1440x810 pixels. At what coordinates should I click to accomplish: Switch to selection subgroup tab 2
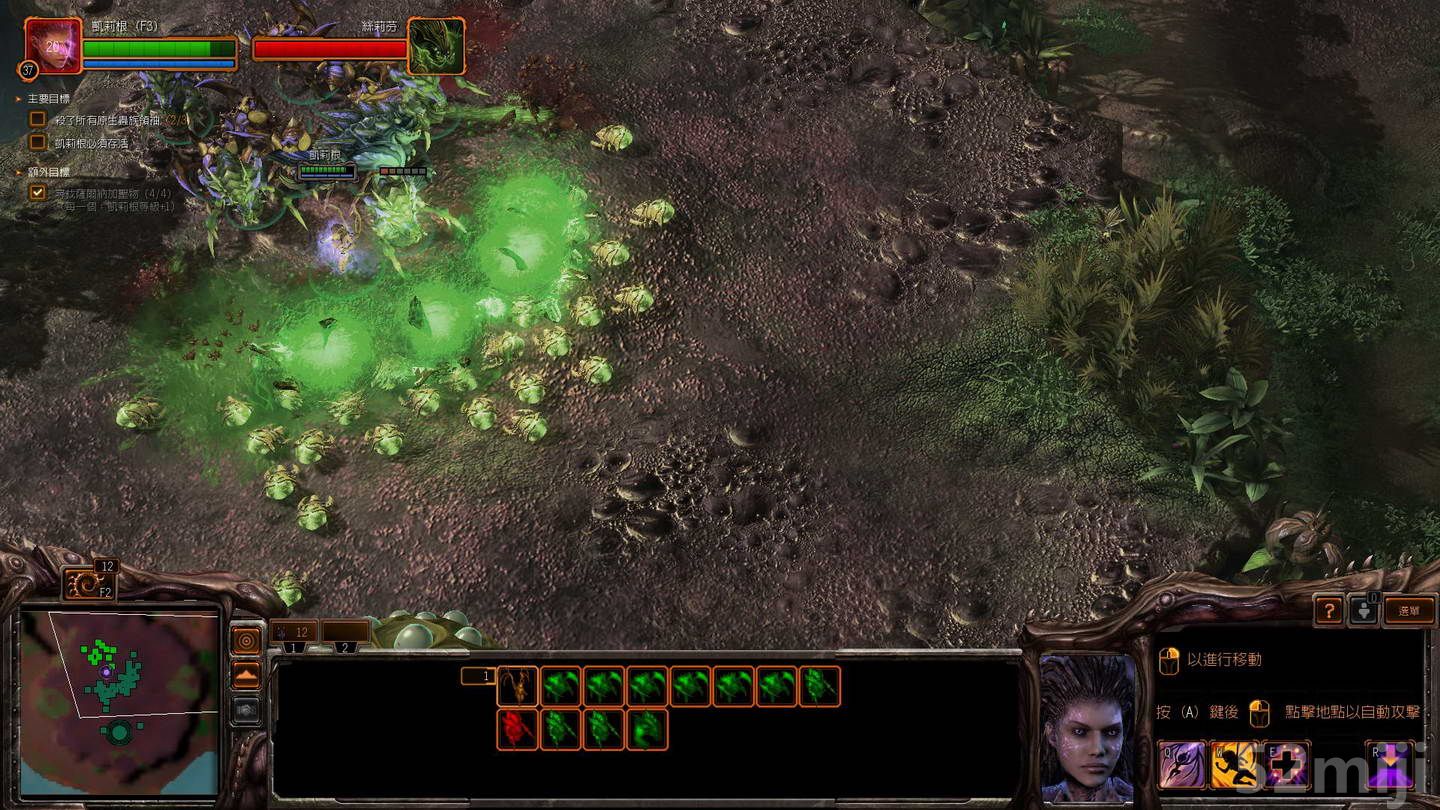[345, 648]
